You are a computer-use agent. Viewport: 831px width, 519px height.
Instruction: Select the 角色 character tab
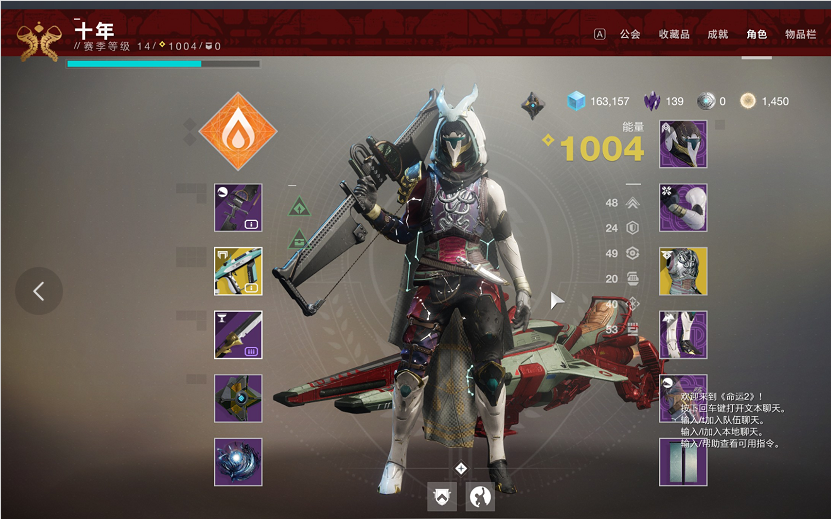point(757,33)
